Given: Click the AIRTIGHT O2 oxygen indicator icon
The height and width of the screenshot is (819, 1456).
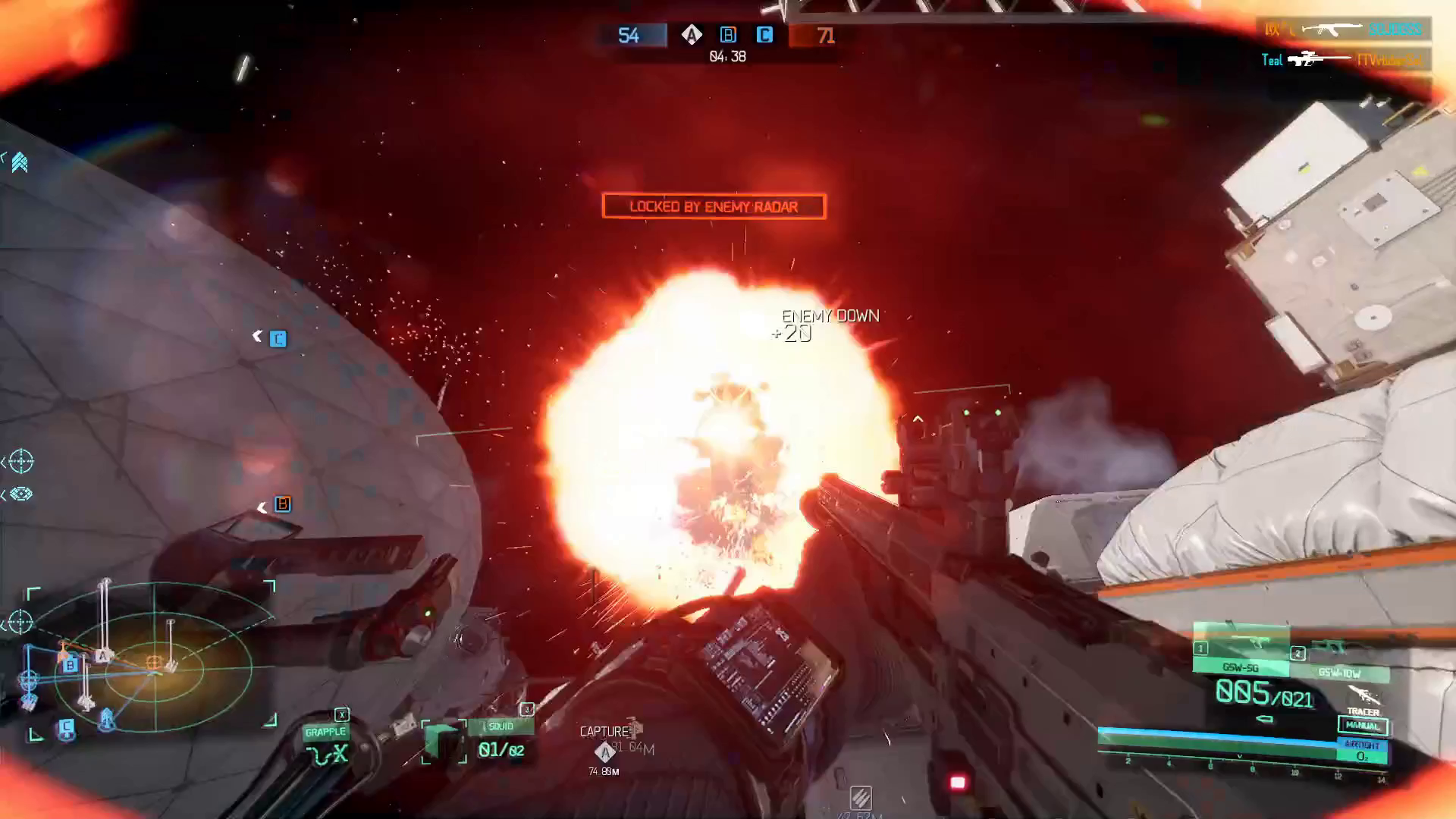Looking at the screenshot, I should pyautogui.click(x=1363, y=750).
